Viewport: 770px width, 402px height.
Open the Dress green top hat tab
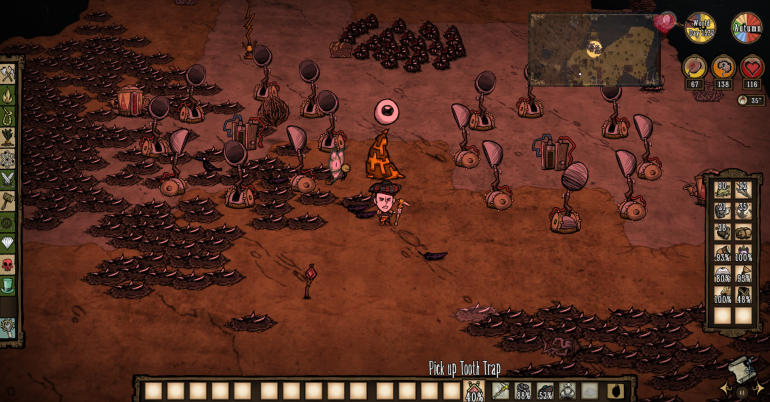point(8,285)
